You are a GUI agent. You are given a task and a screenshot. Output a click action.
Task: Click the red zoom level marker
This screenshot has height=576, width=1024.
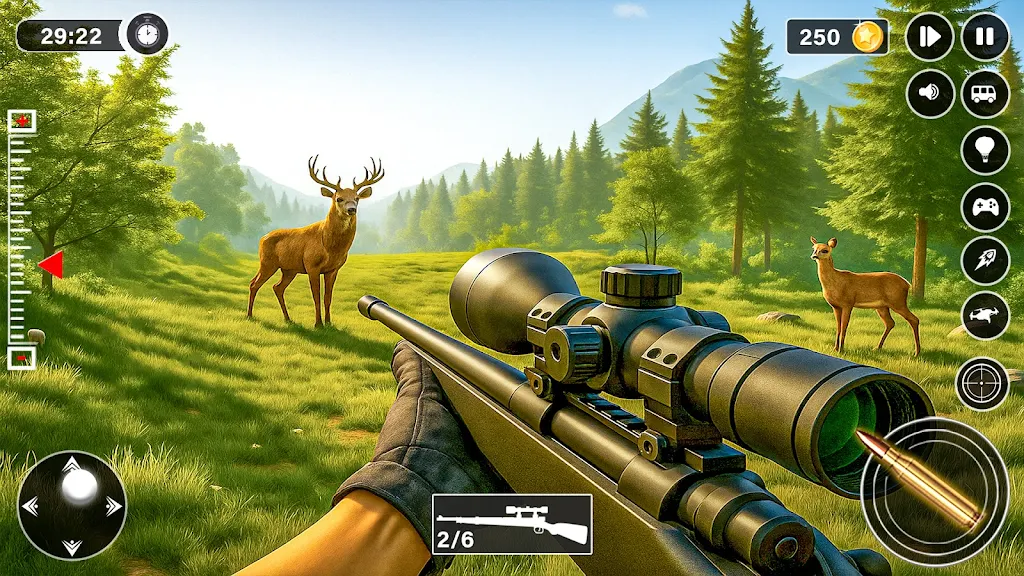pos(50,265)
